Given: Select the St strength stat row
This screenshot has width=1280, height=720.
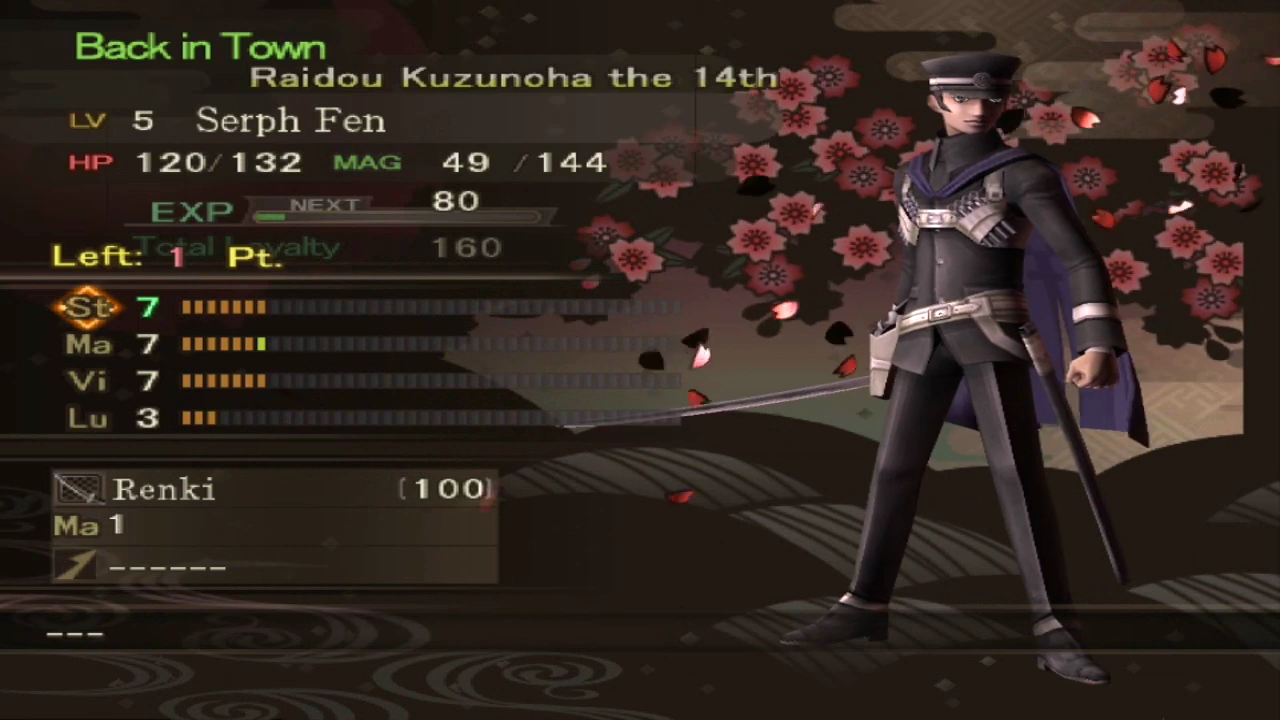Looking at the screenshot, I should click(88, 307).
